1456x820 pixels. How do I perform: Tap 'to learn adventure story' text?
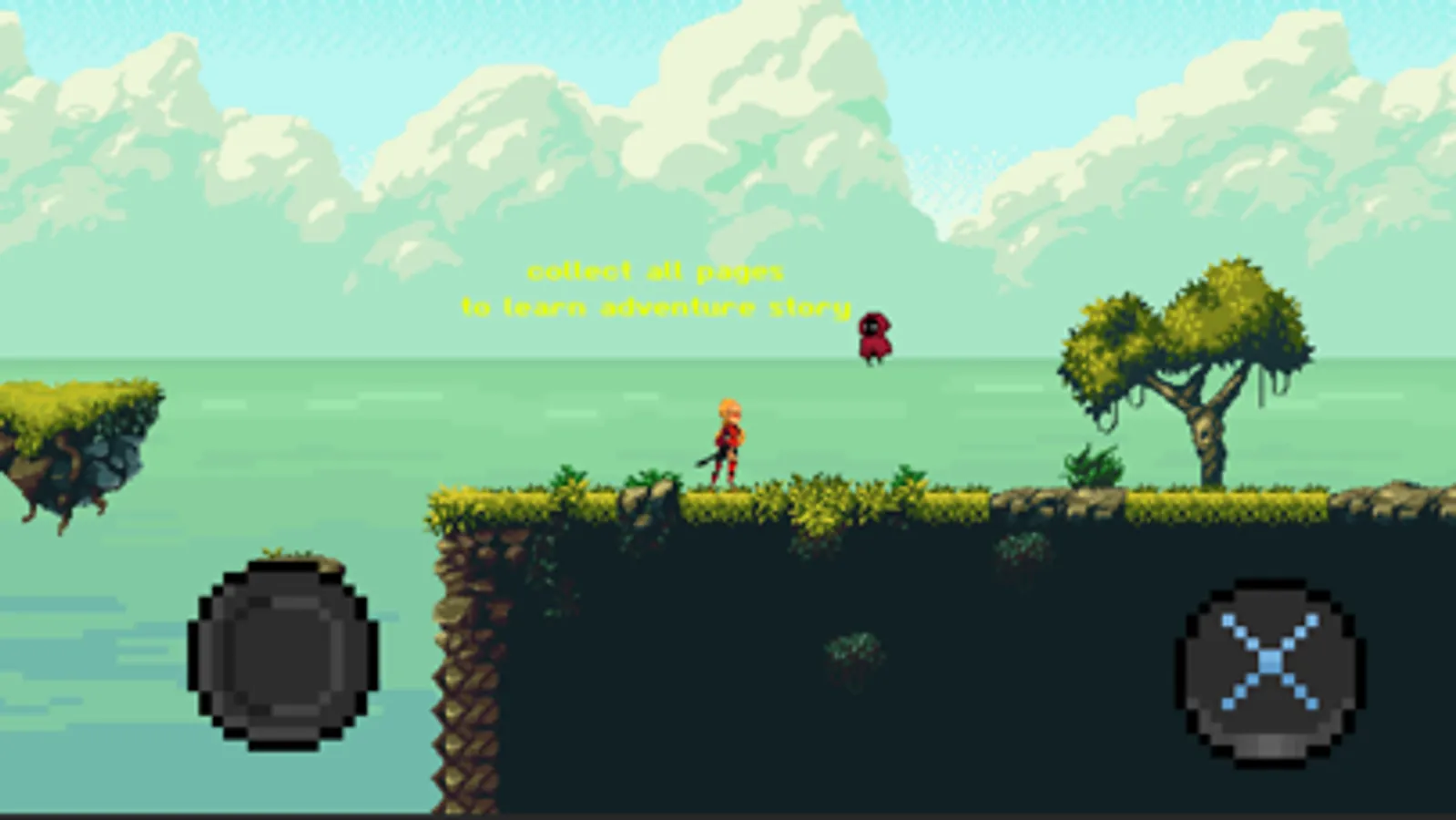656,306
